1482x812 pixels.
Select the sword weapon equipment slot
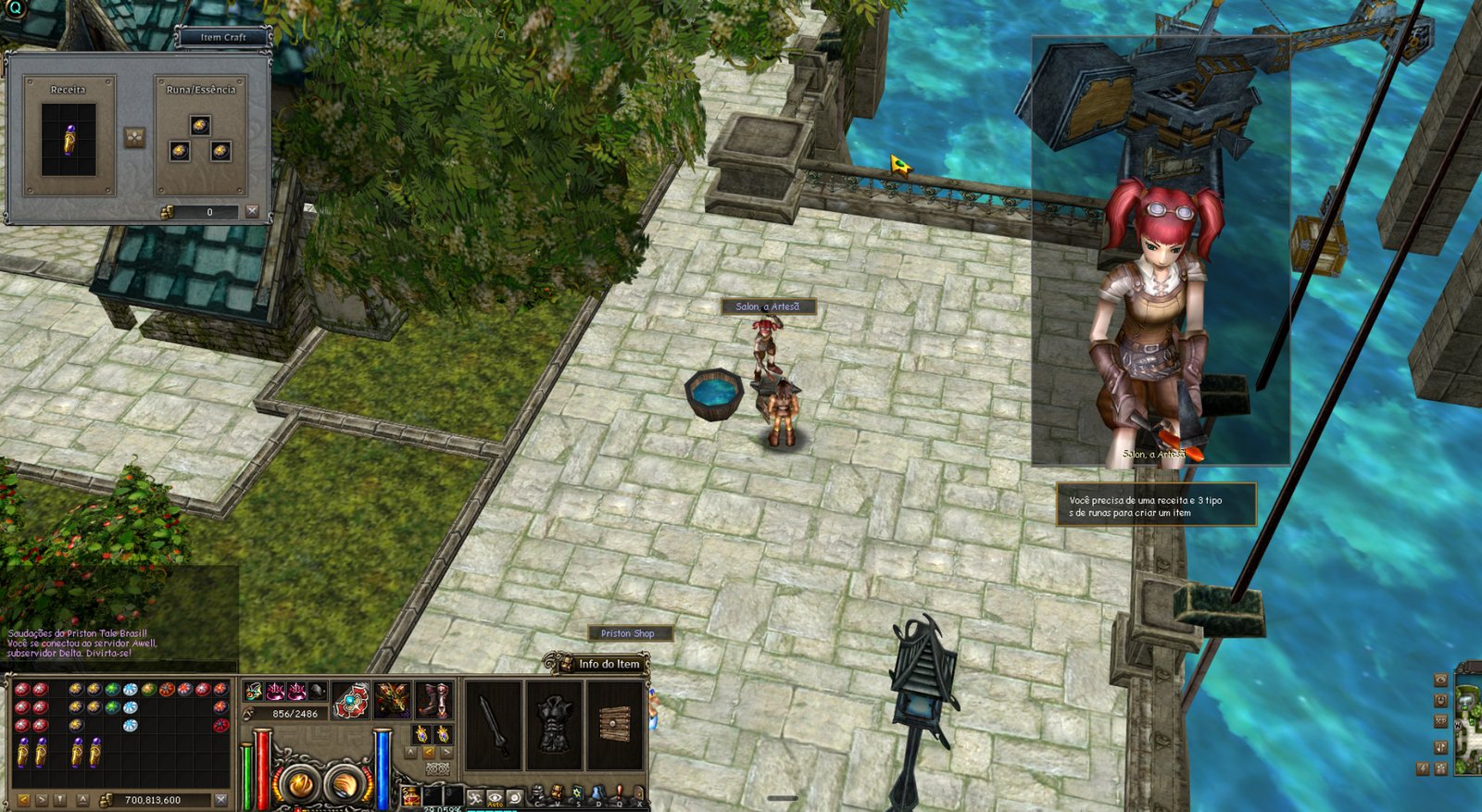coord(493,726)
